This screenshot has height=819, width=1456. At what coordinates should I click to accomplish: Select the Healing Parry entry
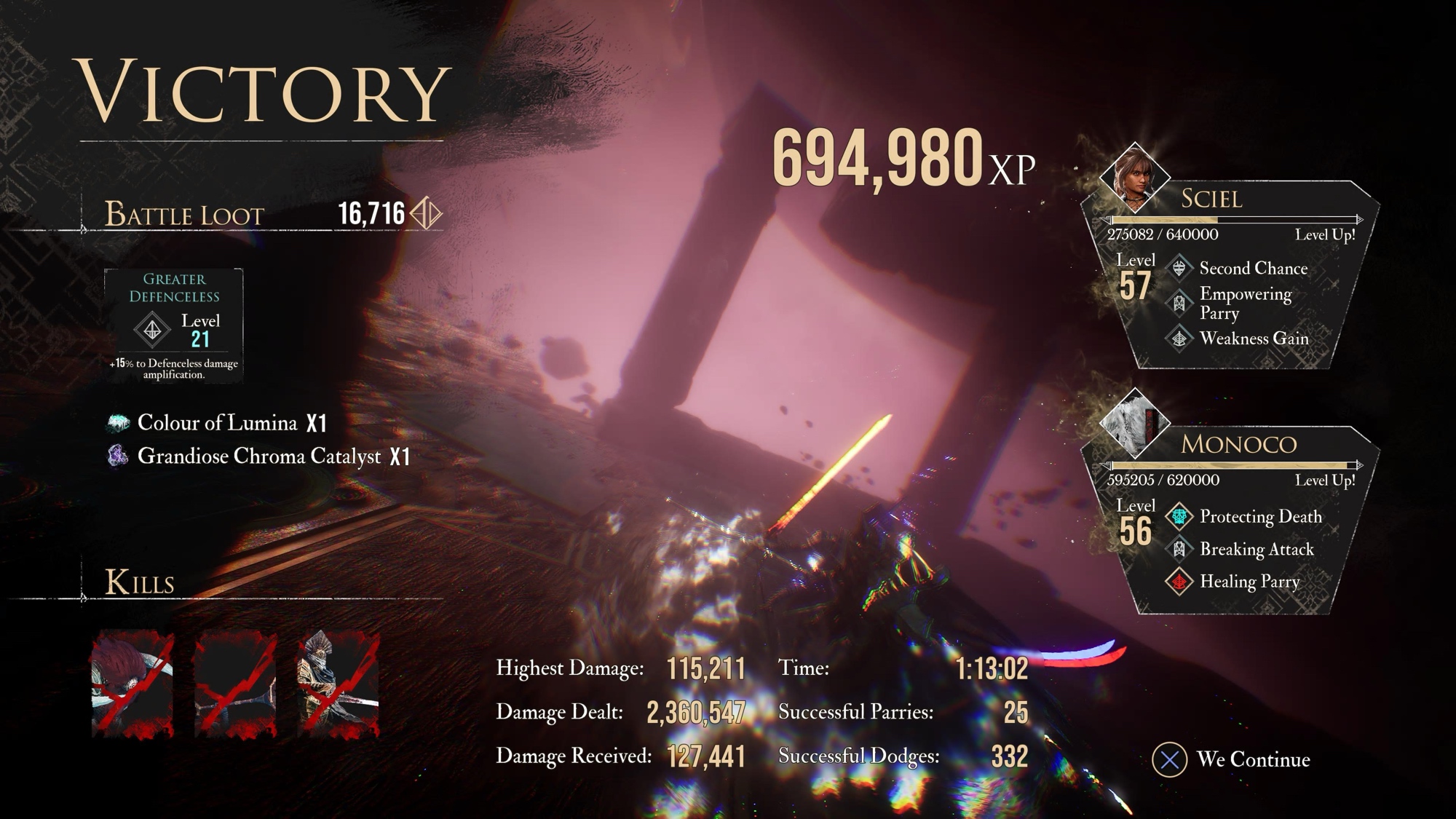coord(1249,582)
